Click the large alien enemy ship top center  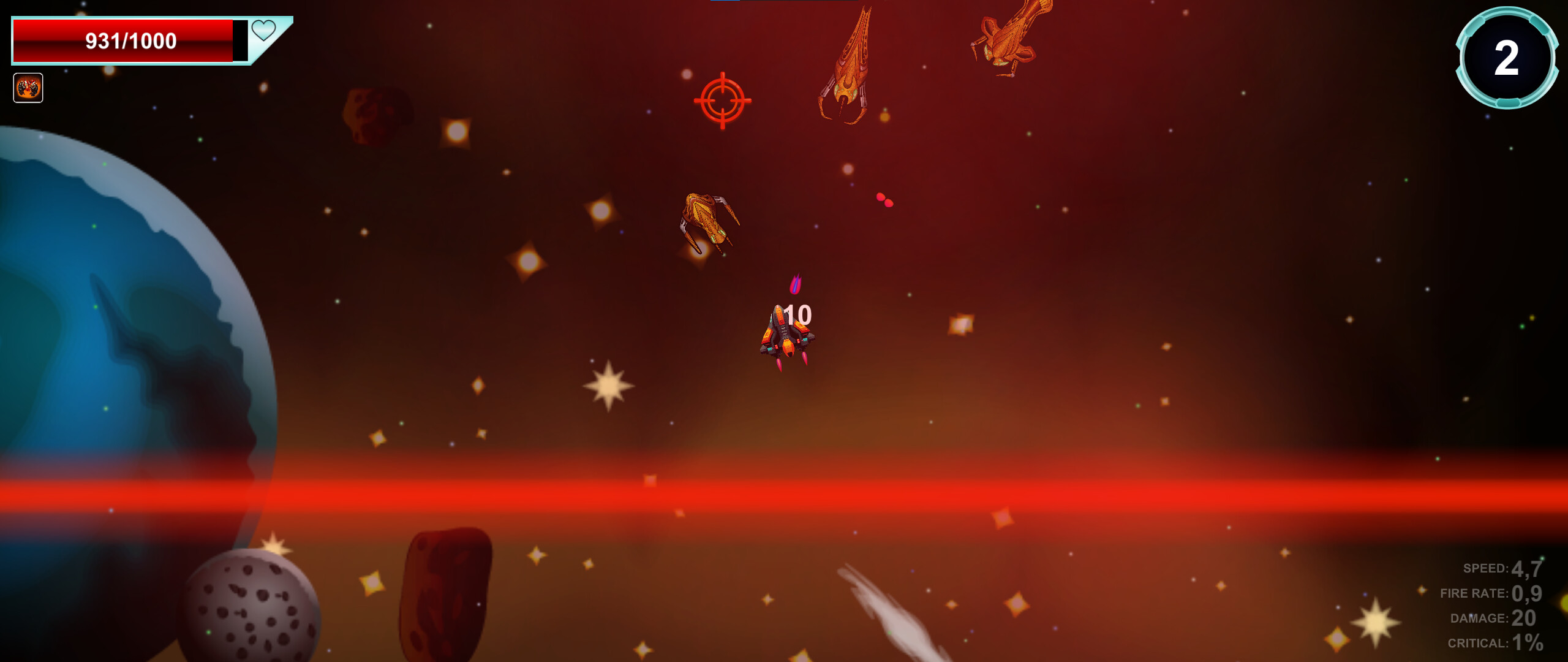[848, 64]
